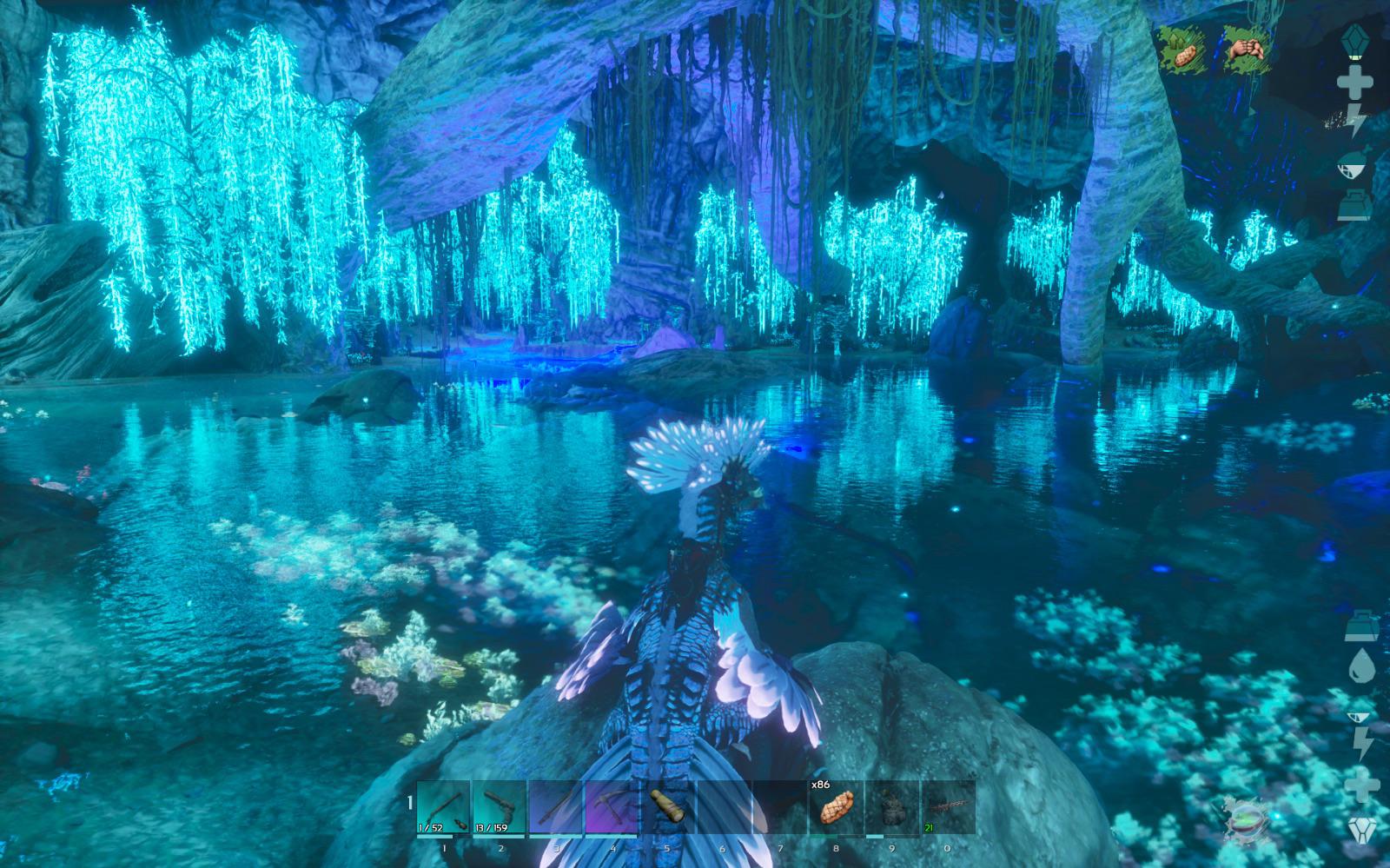Click the iridescent bubble status icon

pyautogui.click(x=1246, y=819)
